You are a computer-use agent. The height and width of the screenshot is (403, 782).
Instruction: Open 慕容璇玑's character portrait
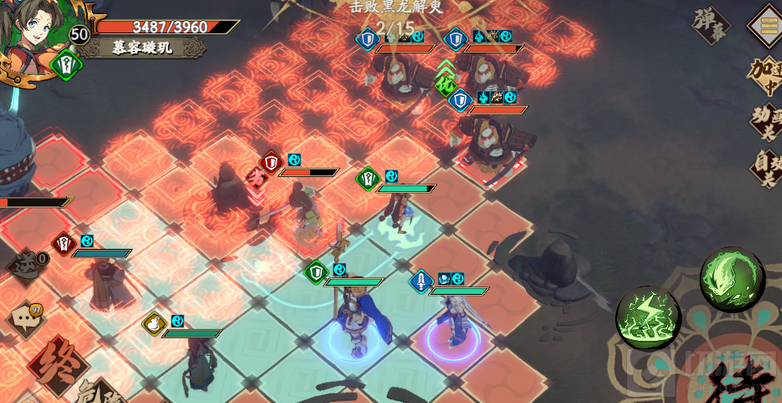(38, 35)
